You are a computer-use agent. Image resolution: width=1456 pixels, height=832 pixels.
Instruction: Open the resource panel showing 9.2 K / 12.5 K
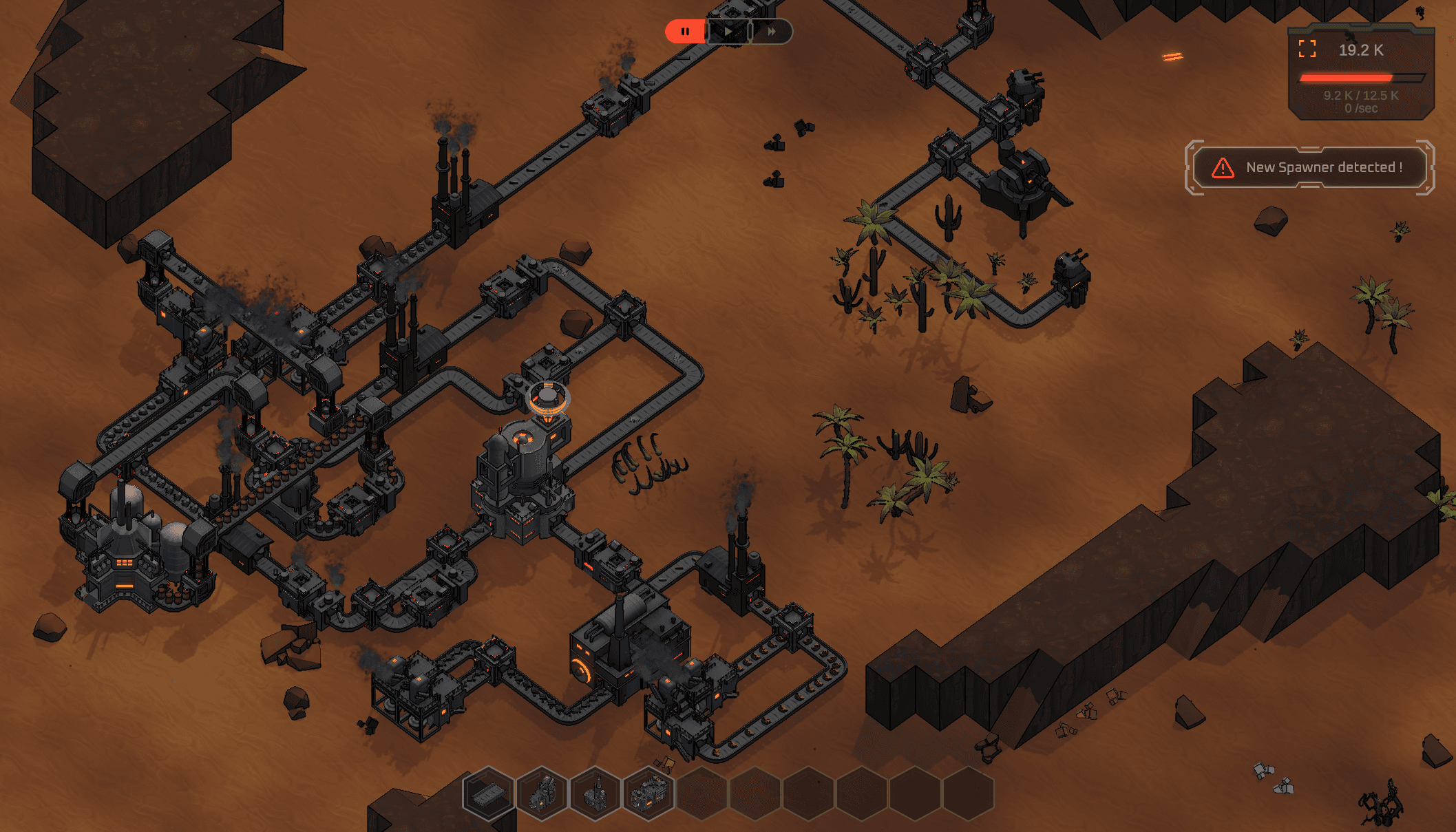pos(1360,96)
